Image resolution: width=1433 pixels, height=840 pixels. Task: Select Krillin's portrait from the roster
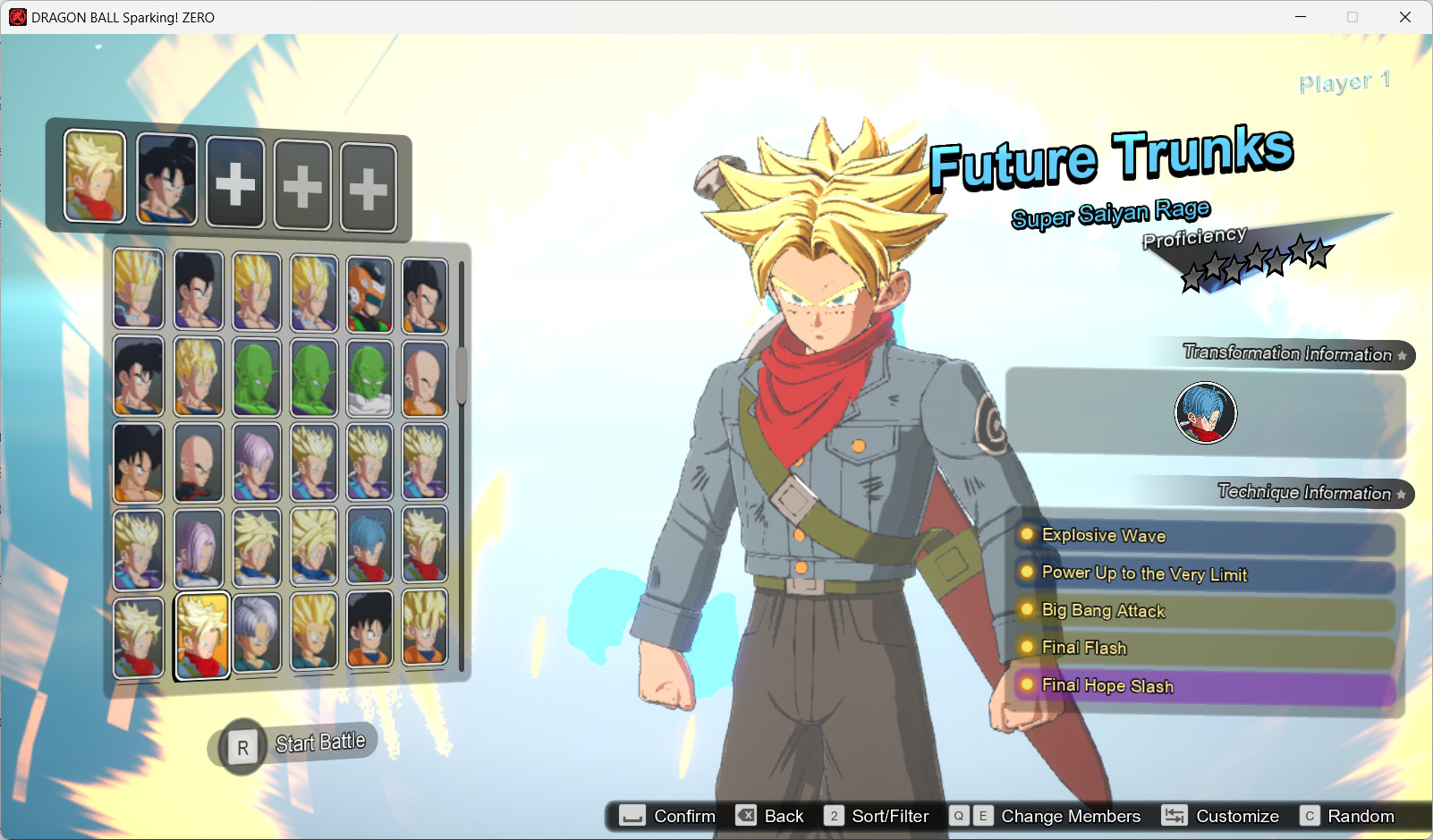pyautogui.click(x=425, y=378)
